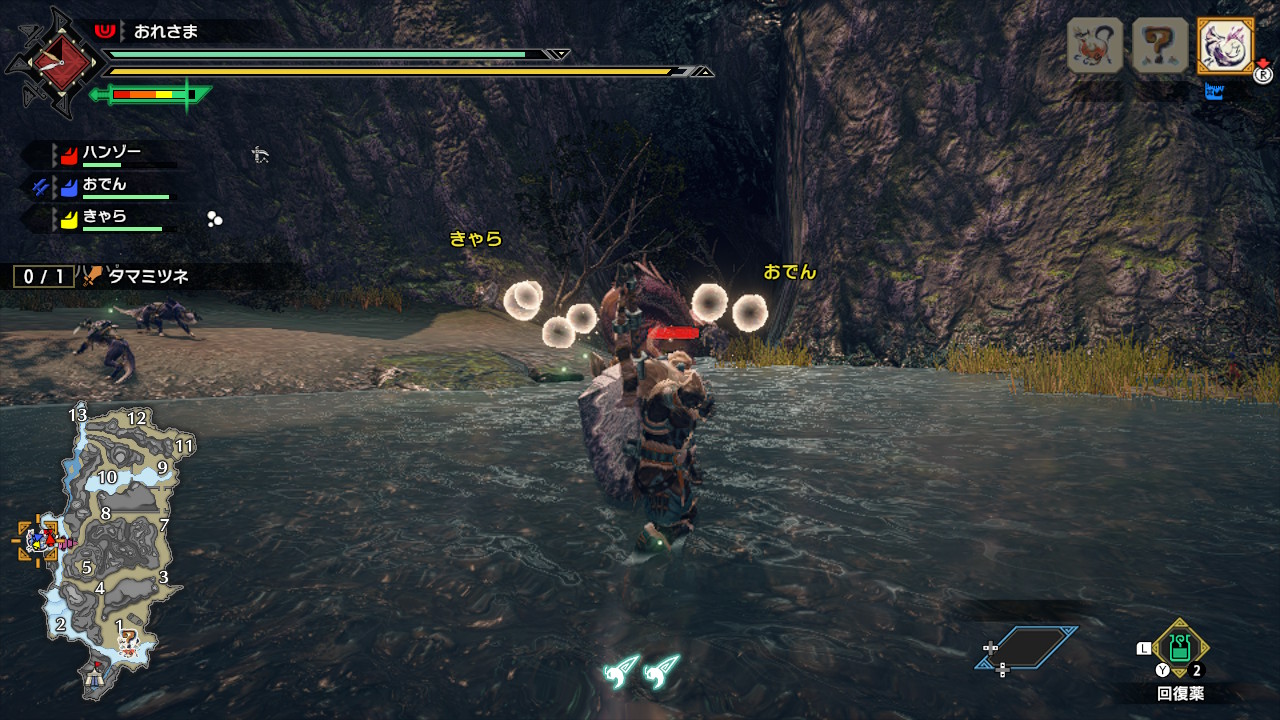Image resolution: width=1280 pixels, height=720 pixels.
Task: Select party member おでん in the list
Action: [104, 185]
